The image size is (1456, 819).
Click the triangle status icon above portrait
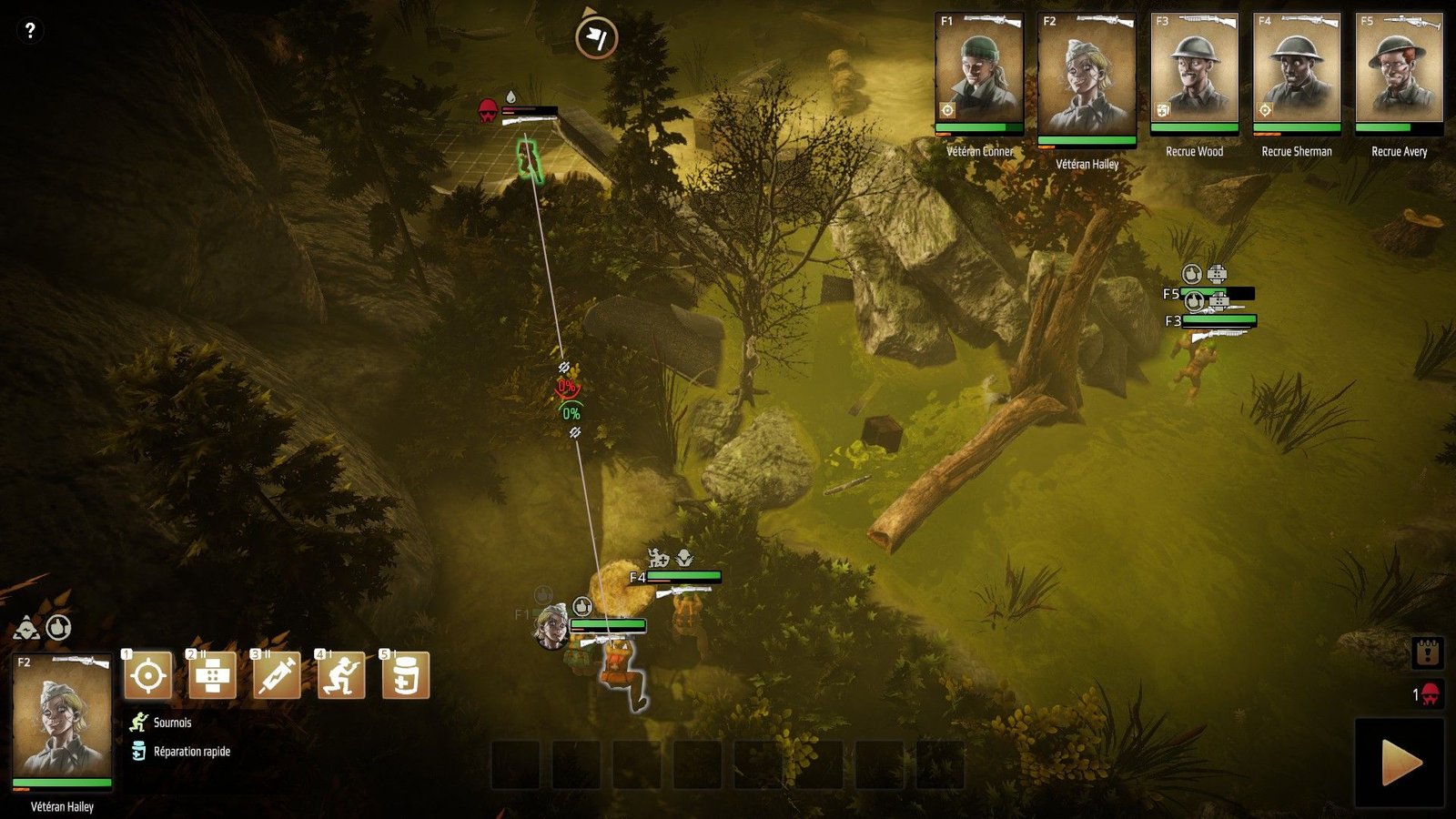click(x=26, y=628)
